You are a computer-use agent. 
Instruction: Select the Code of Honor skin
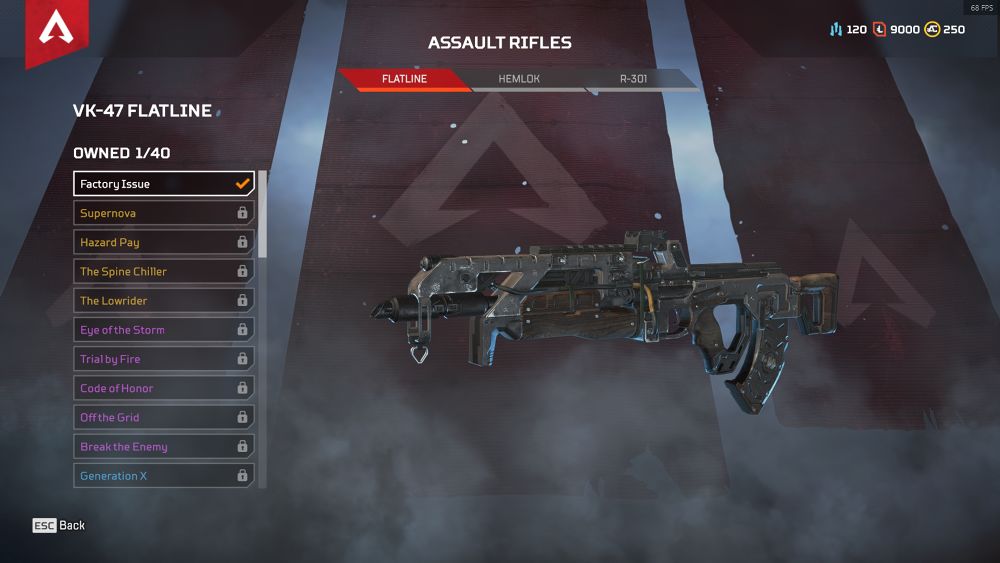164,388
